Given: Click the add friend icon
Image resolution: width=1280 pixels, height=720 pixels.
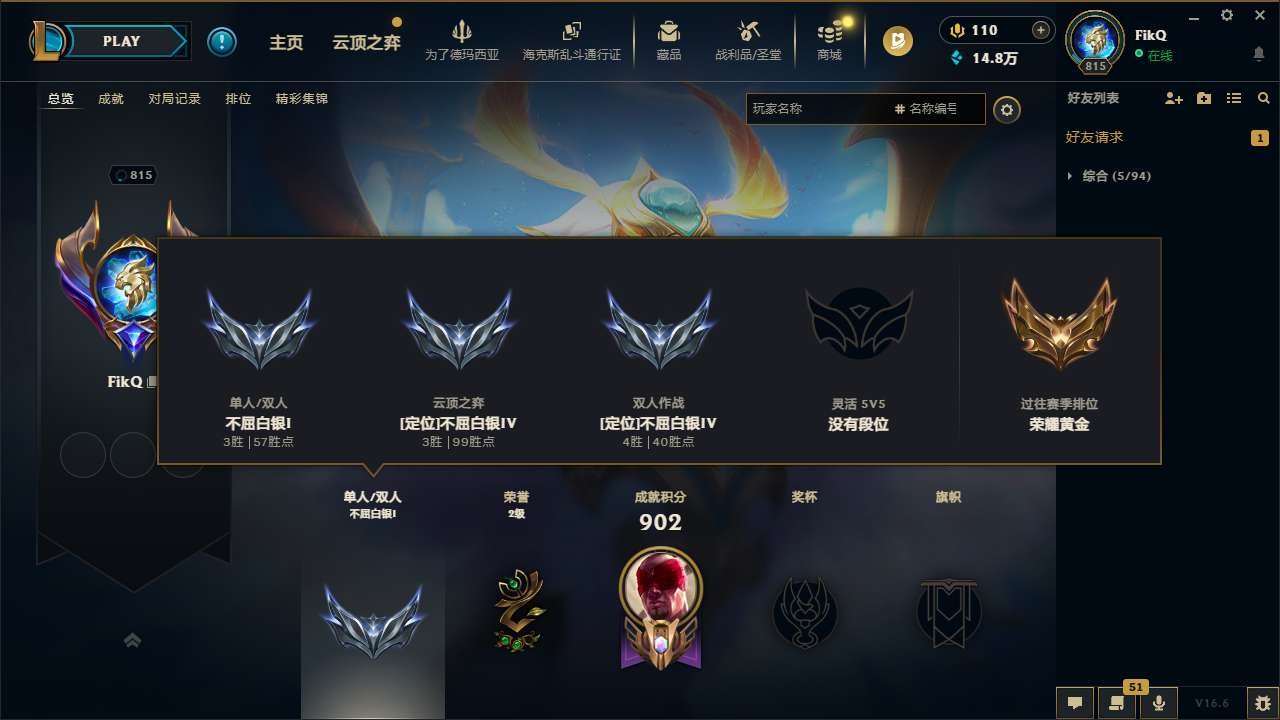Looking at the screenshot, I should [1172, 98].
